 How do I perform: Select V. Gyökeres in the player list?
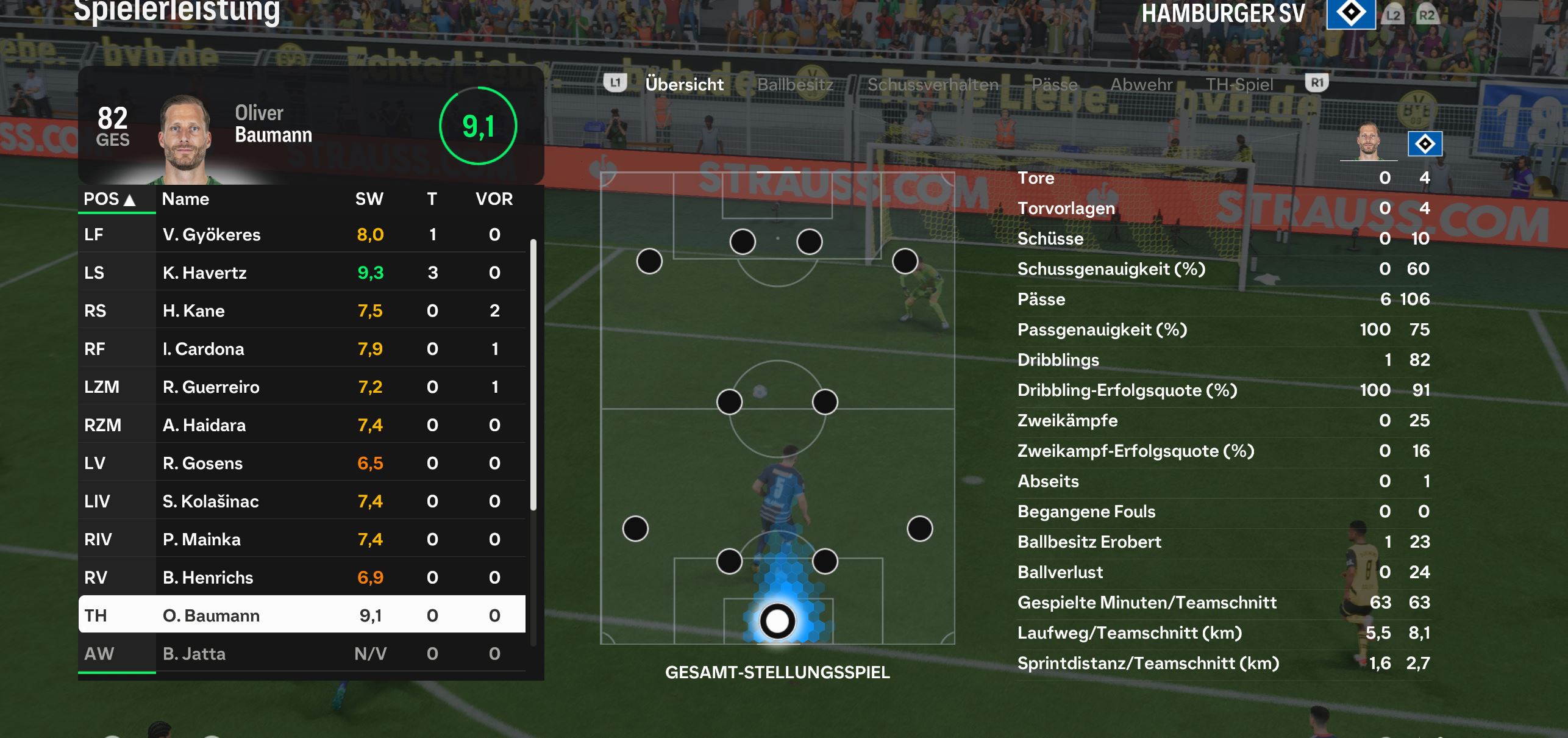[x=302, y=235]
